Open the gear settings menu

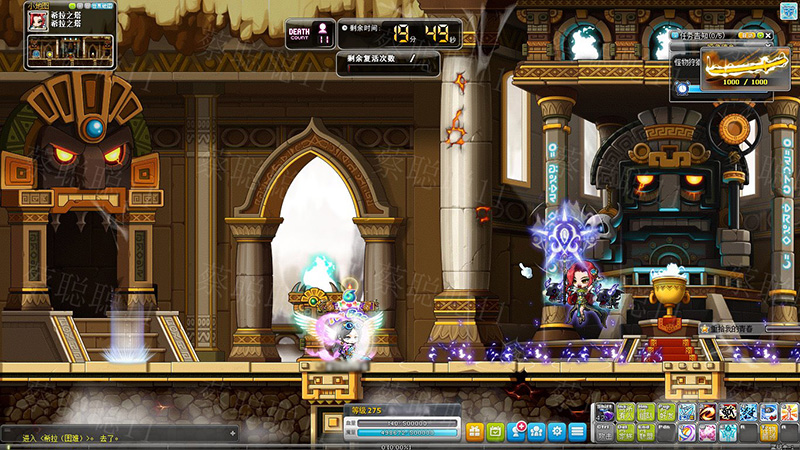click(x=557, y=431)
